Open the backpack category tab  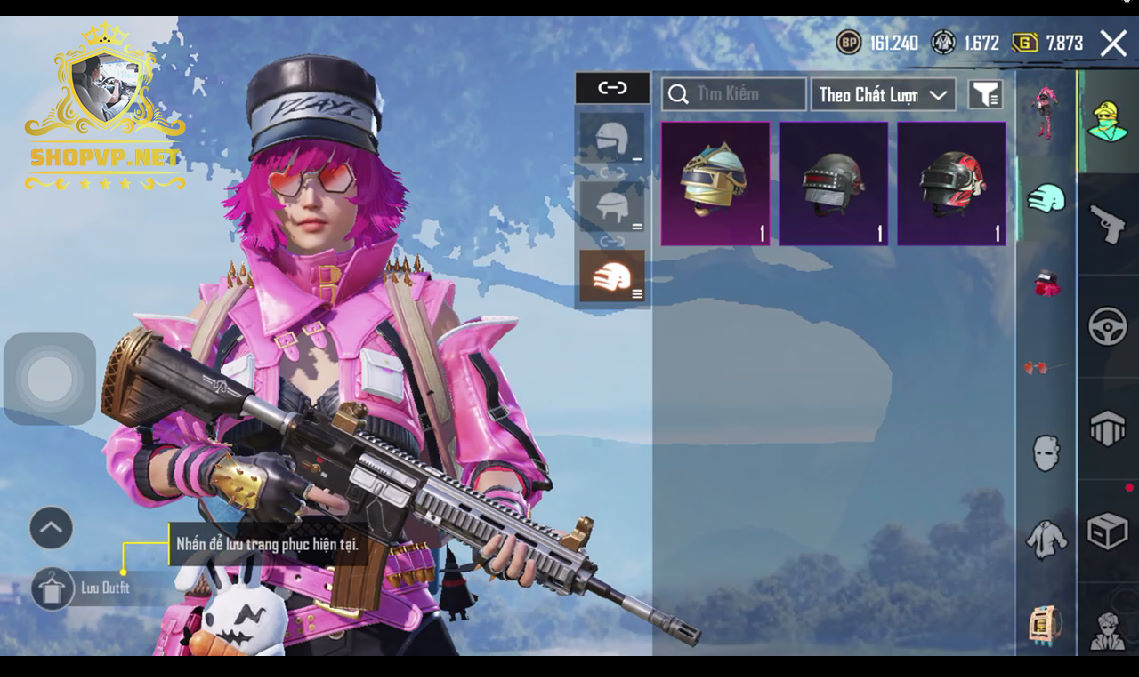click(x=1107, y=428)
